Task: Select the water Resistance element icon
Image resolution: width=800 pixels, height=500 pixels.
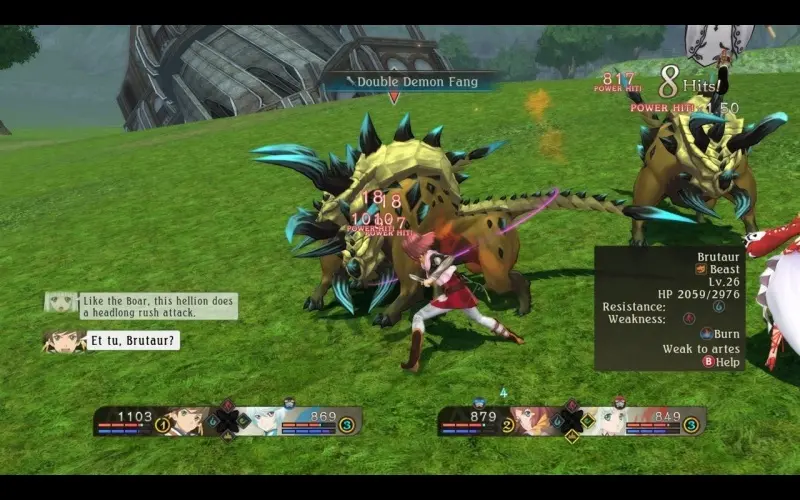Action: [719, 306]
